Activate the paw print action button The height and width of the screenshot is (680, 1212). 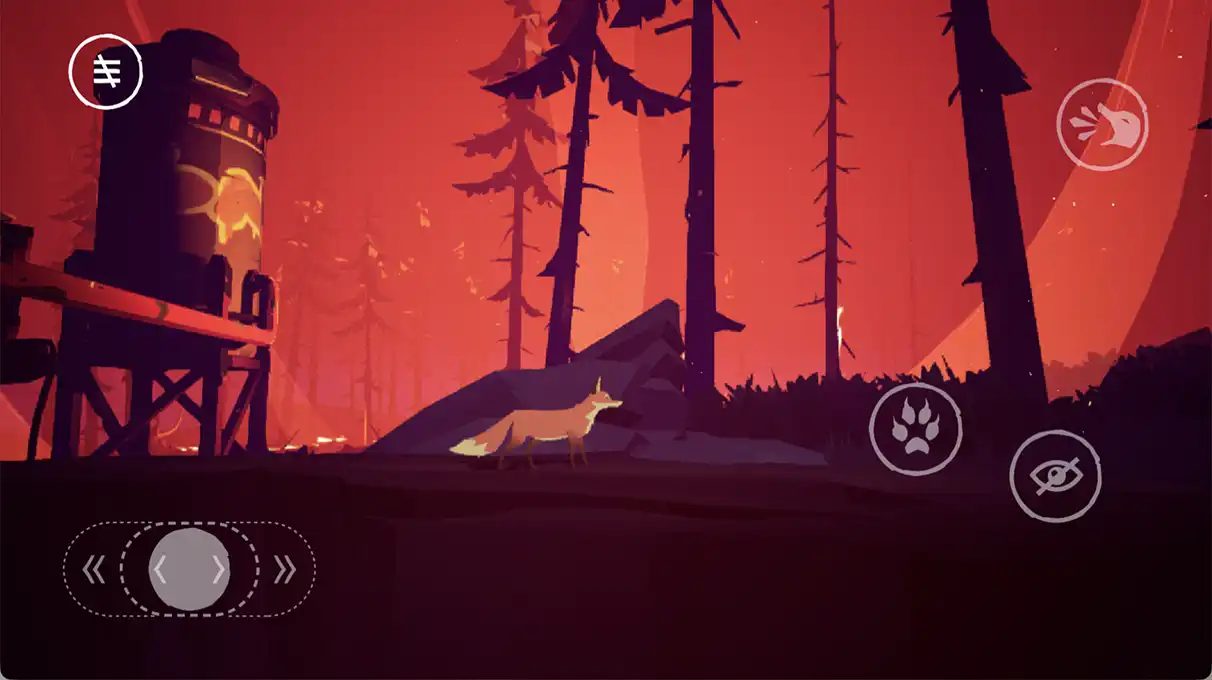(x=915, y=429)
